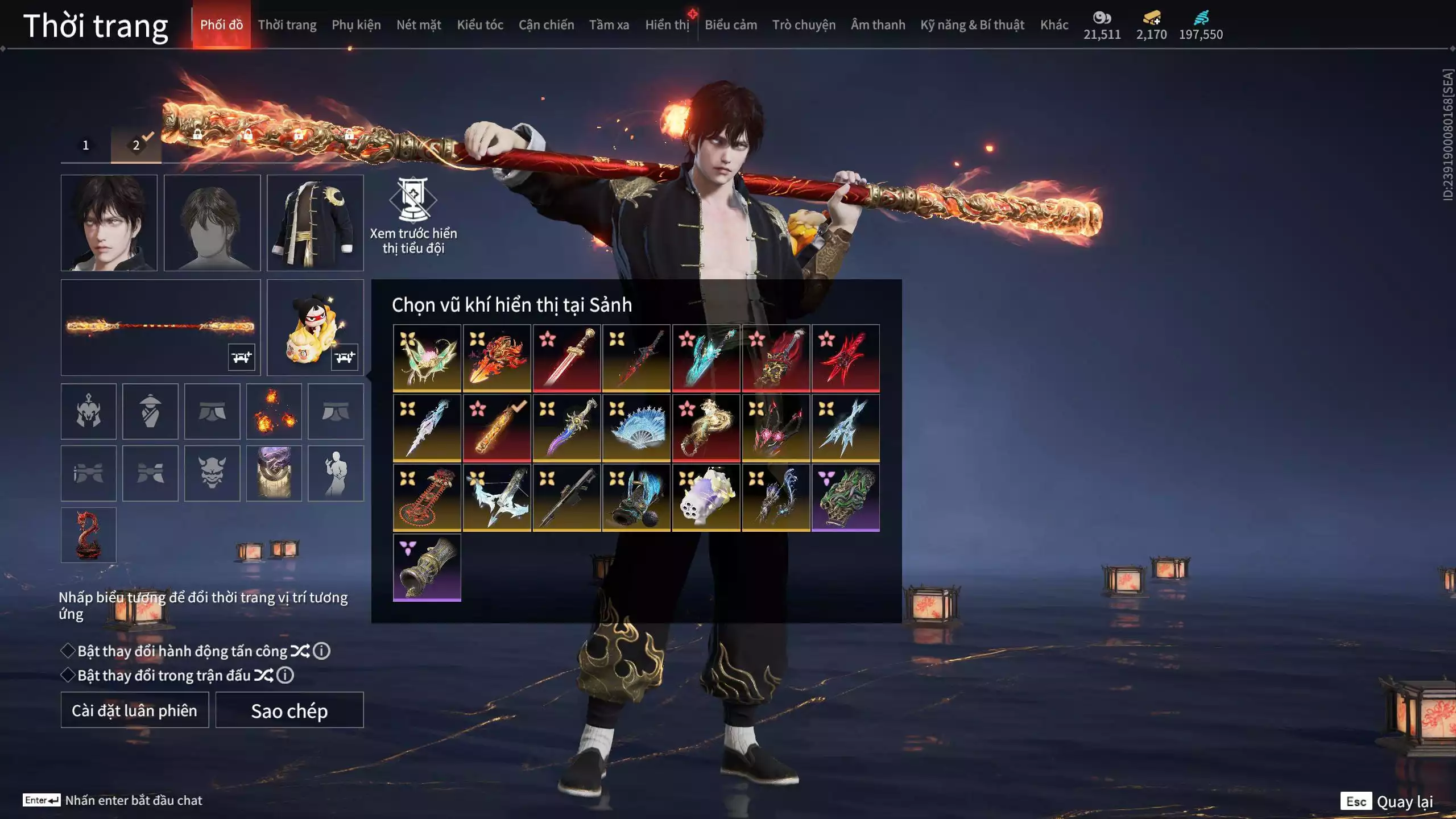Screen dimensions: 1456x819
Task: Switch to outfit preset 1
Action: 86,145
